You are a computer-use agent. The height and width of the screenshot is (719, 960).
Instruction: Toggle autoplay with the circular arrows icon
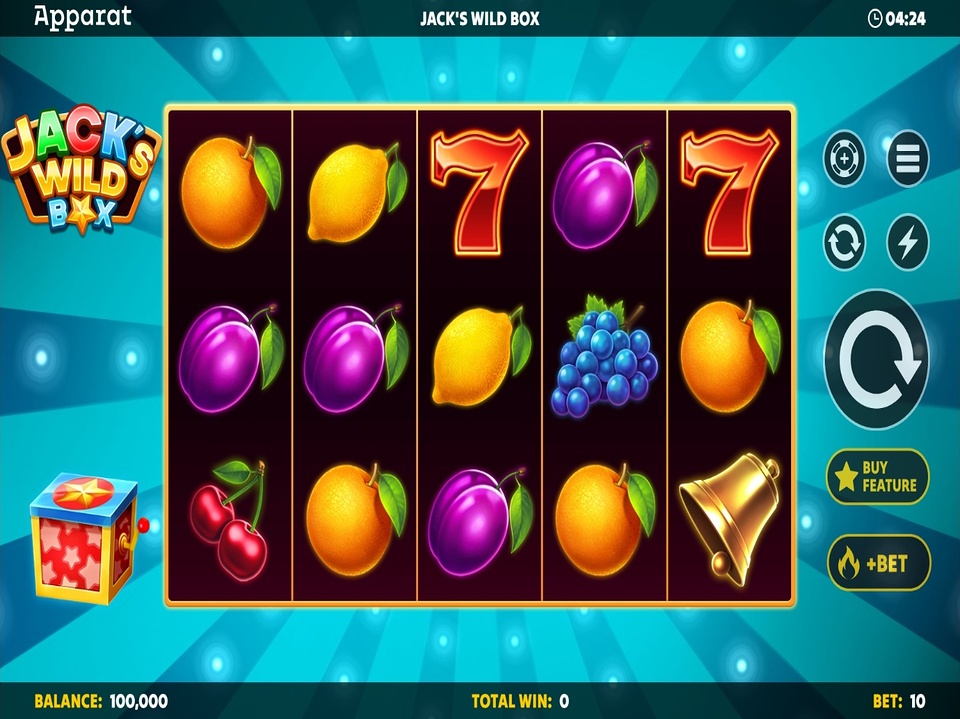click(x=845, y=243)
